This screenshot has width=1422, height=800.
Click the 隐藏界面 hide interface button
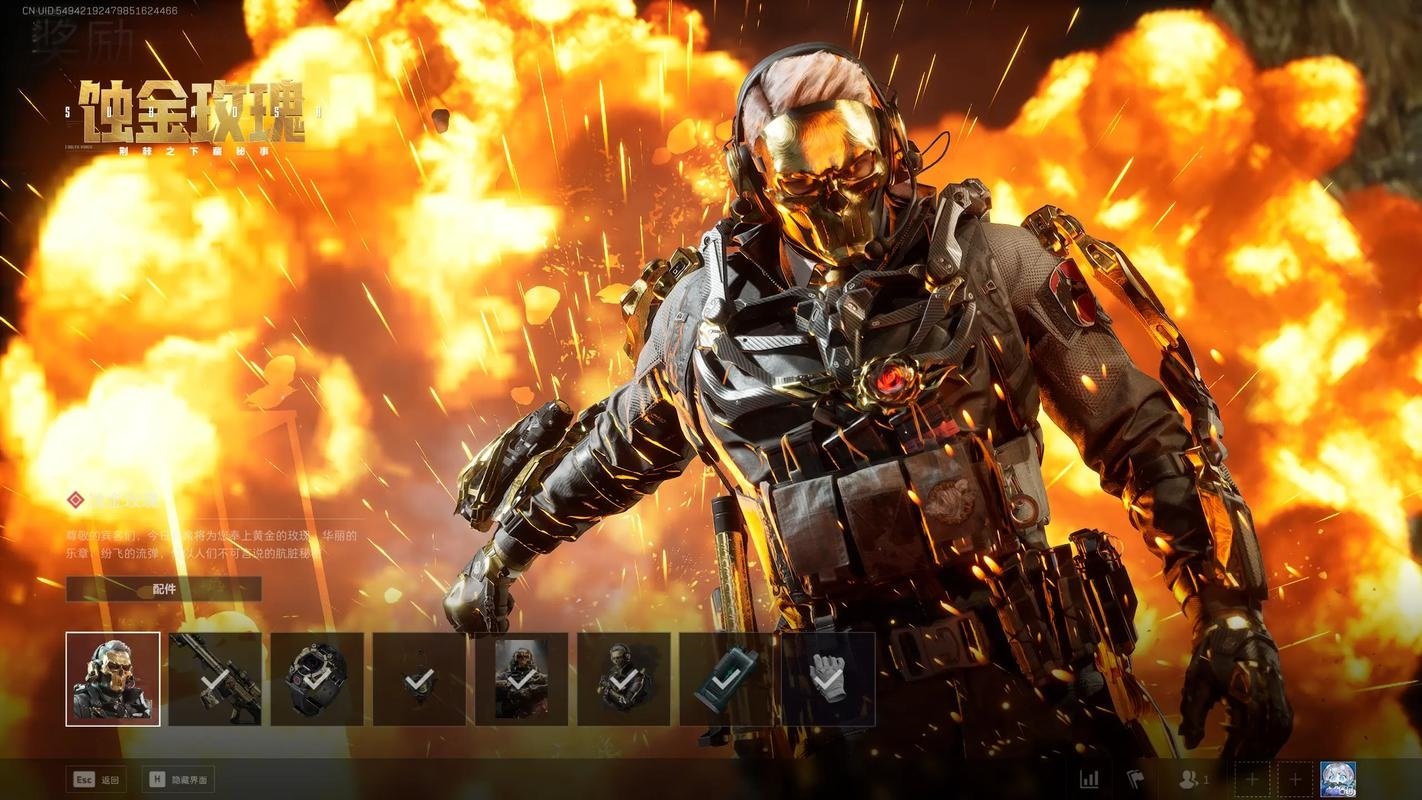pos(180,779)
